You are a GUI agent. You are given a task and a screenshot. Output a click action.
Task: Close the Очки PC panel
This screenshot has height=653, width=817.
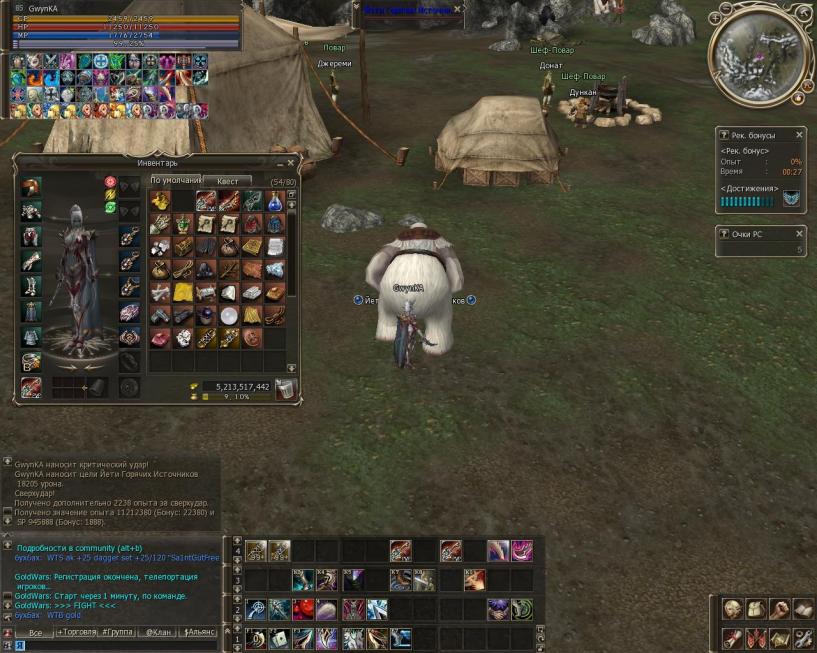click(799, 233)
